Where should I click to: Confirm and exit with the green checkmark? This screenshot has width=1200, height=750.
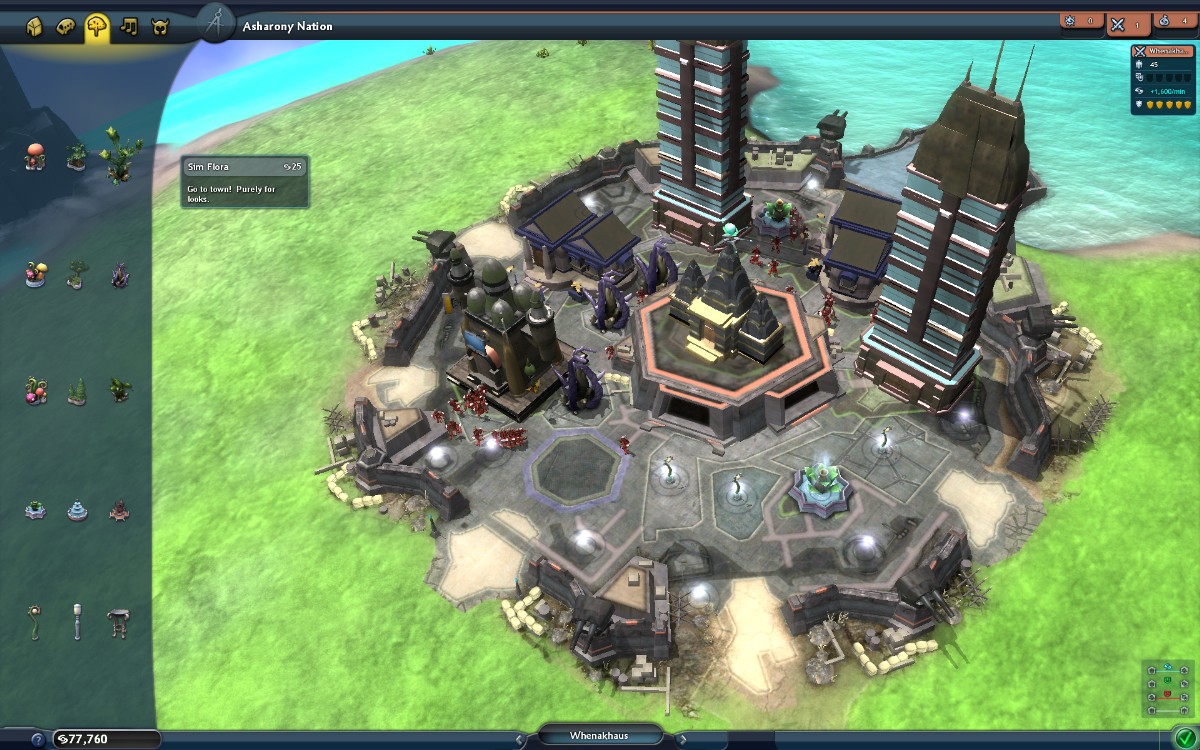click(1183, 739)
